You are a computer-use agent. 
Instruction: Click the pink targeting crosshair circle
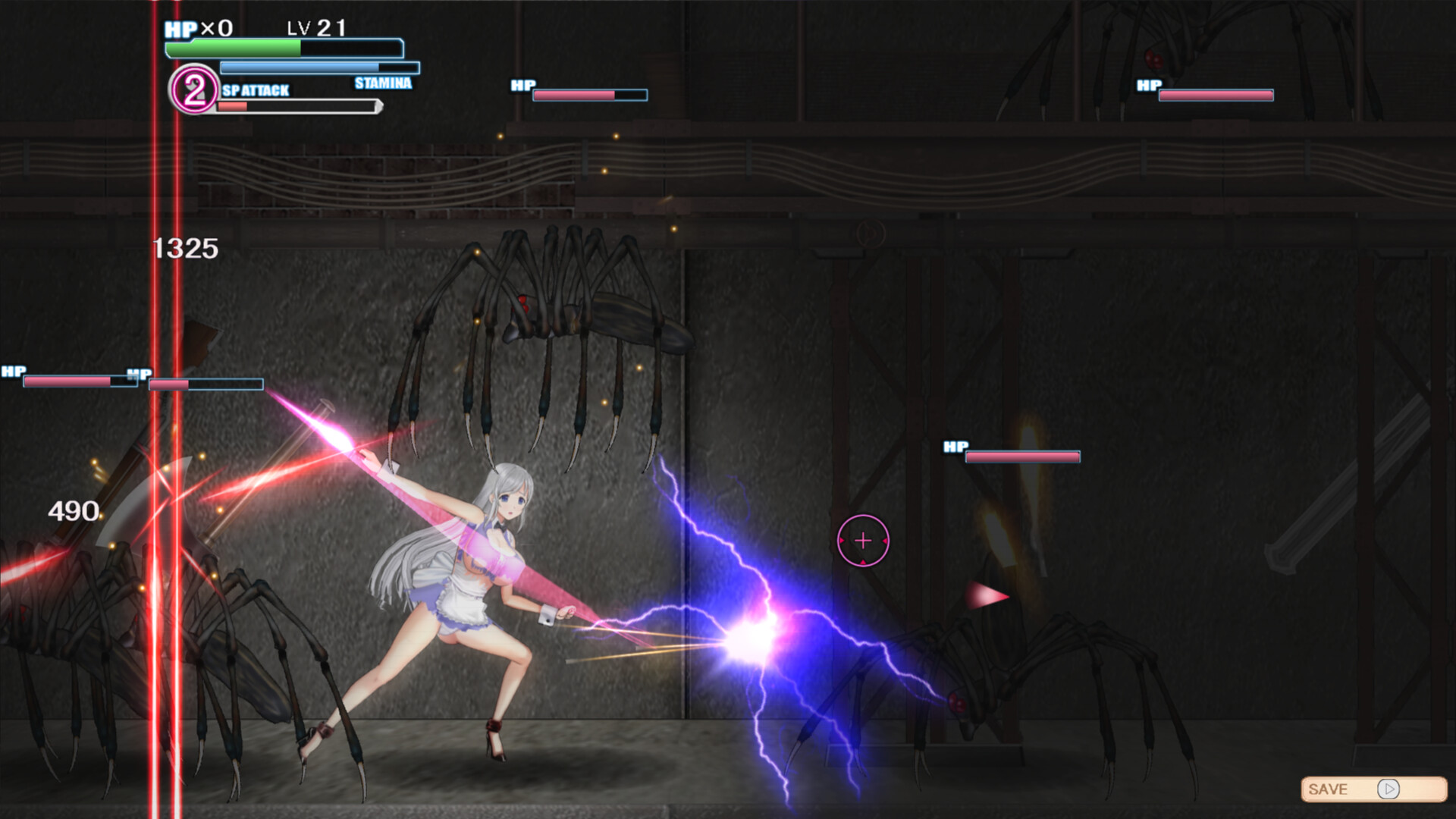pyautogui.click(x=864, y=540)
